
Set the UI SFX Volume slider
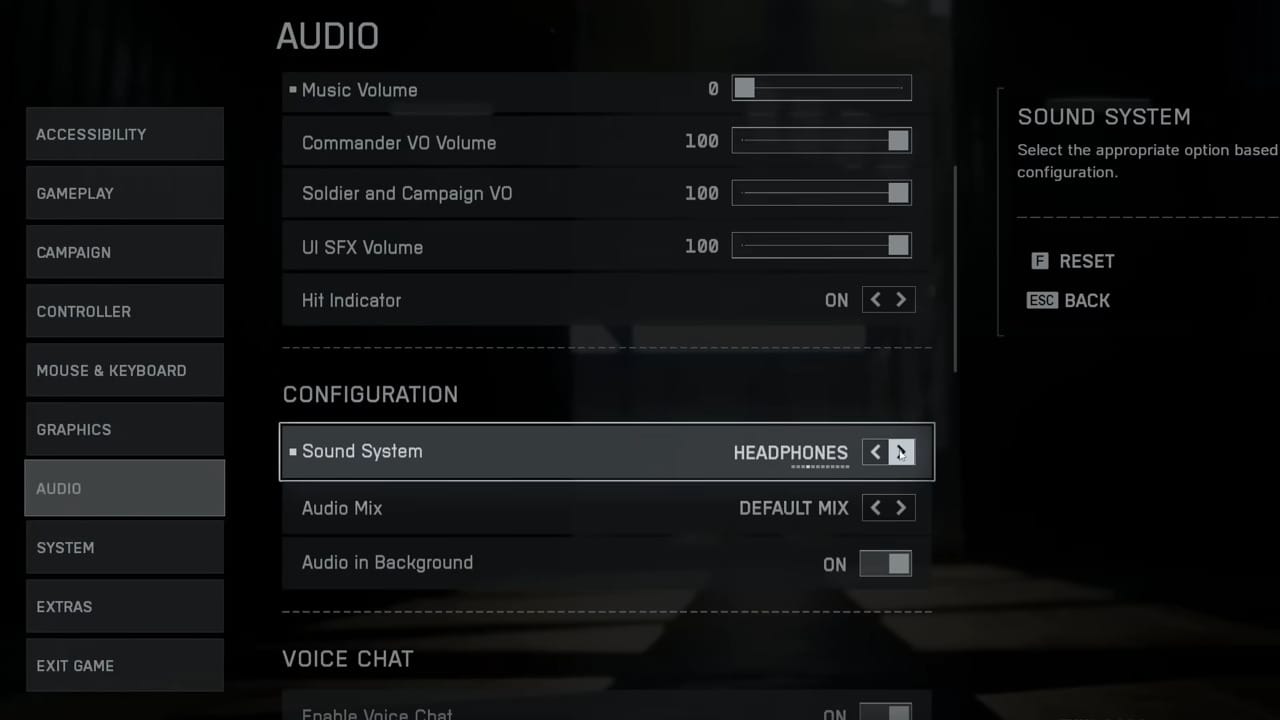click(821, 246)
